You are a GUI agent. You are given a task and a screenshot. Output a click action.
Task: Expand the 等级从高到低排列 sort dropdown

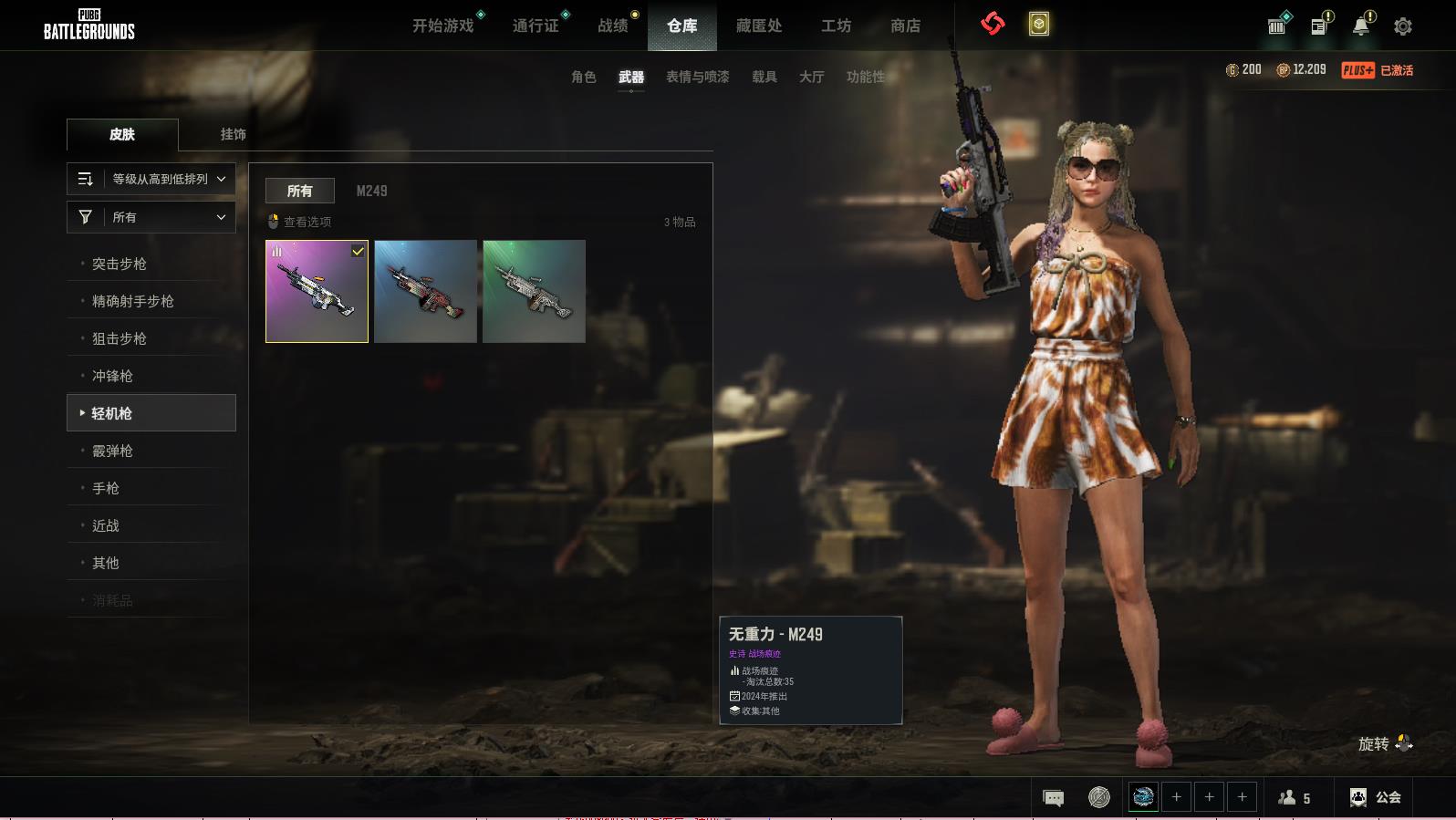click(151, 179)
